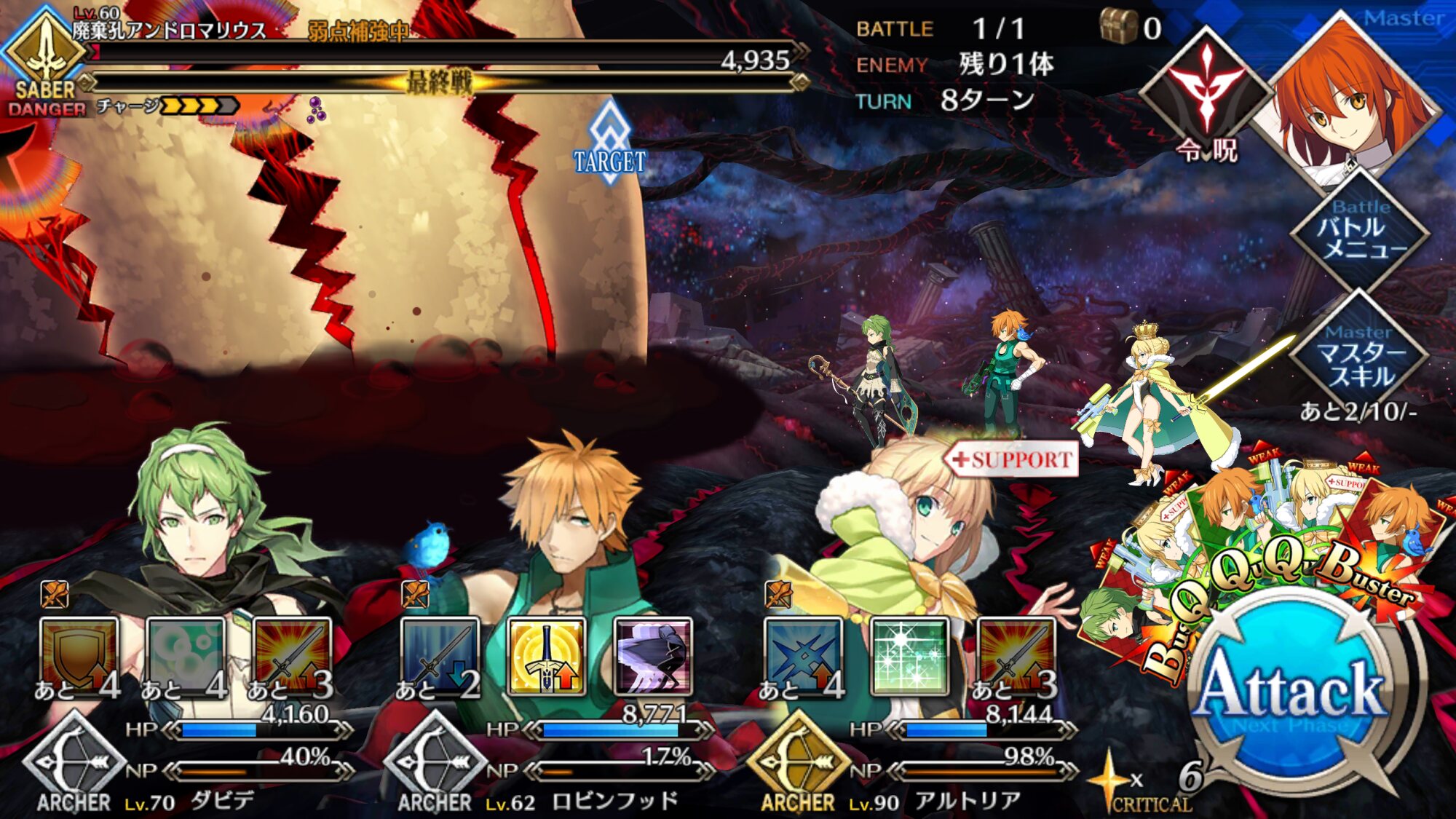Viewport: 1456px width, 819px height.
Task: Select Altria's blue crossed arrows skill
Action: click(x=803, y=655)
